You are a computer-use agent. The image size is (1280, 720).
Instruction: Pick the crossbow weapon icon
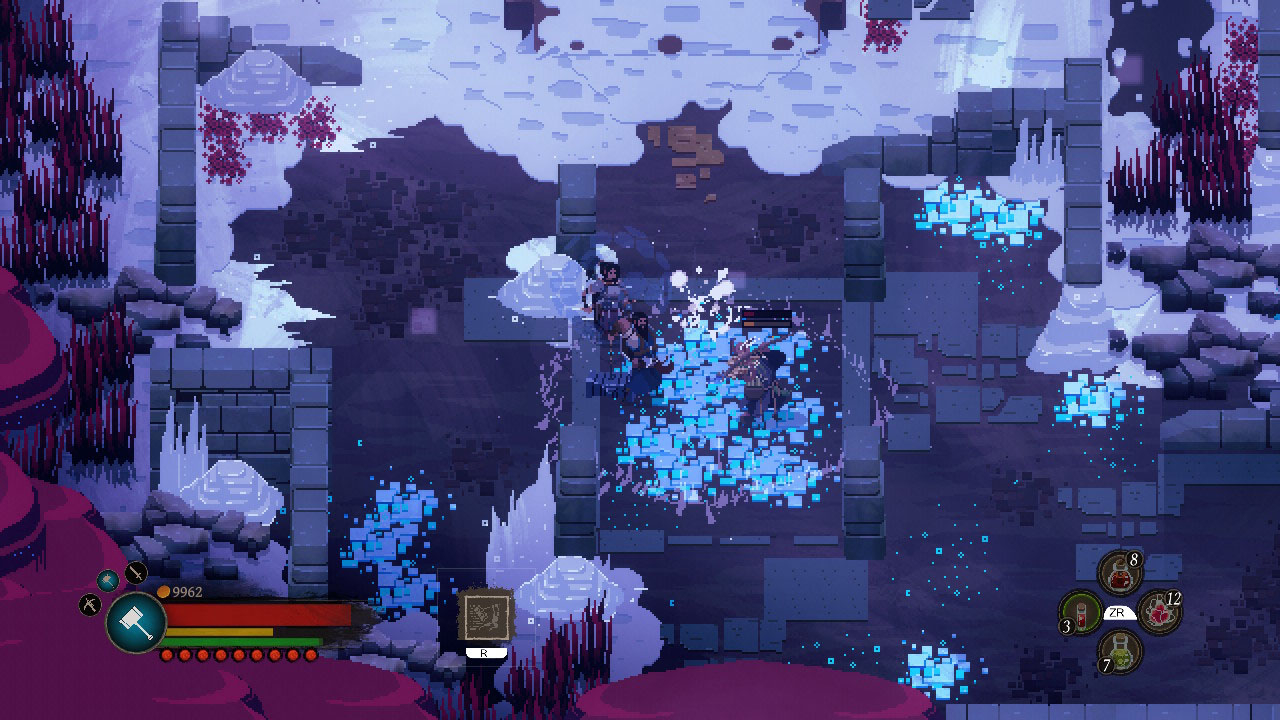click(89, 604)
